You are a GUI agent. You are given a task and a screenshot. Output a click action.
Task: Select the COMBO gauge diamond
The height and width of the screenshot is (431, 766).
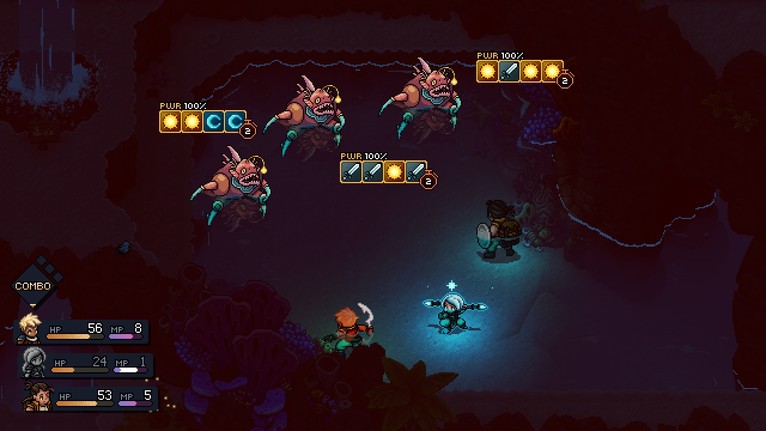pyautogui.click(x=32, y=284)
